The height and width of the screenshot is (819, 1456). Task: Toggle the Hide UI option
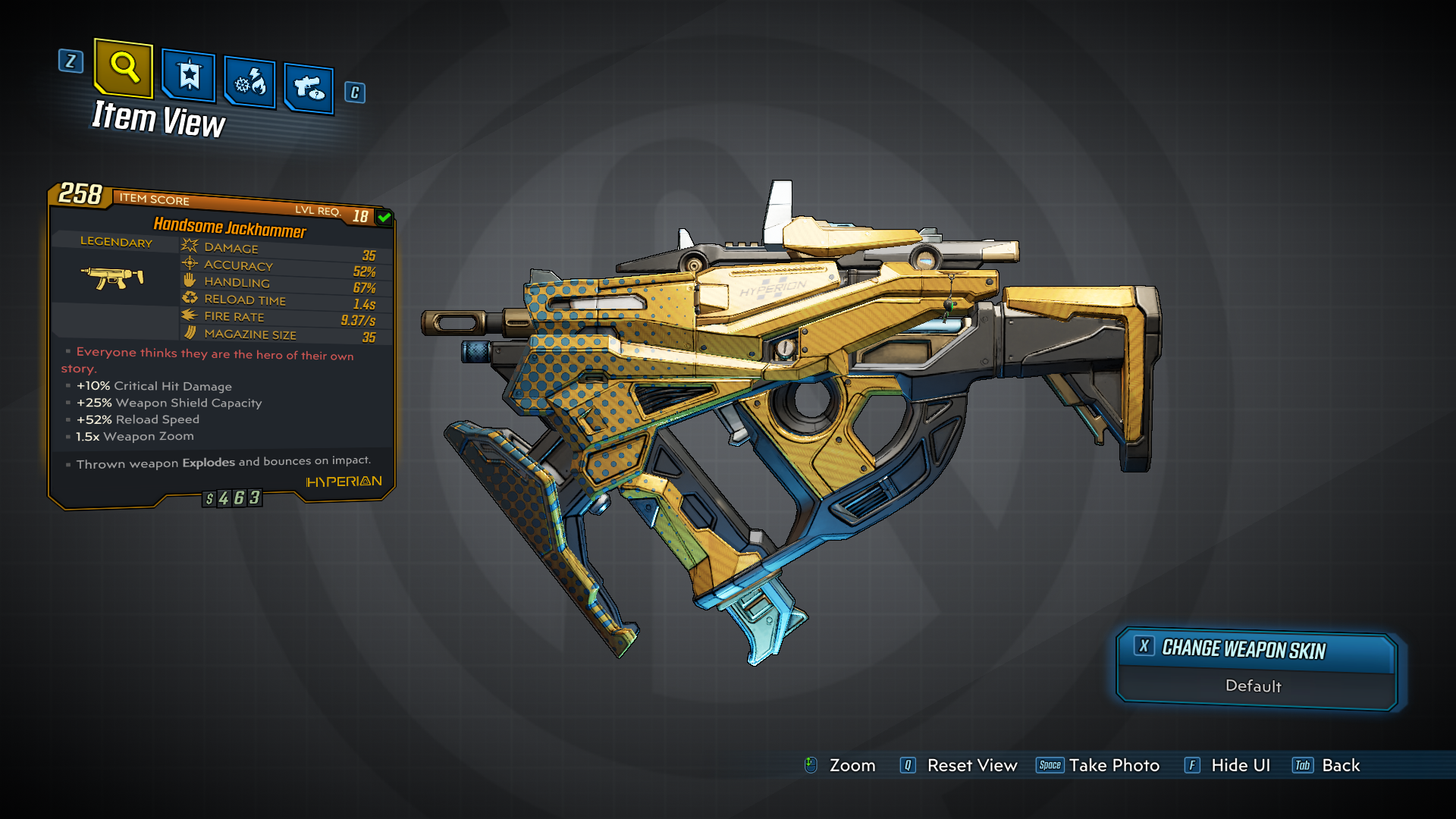pos(1228,765)
